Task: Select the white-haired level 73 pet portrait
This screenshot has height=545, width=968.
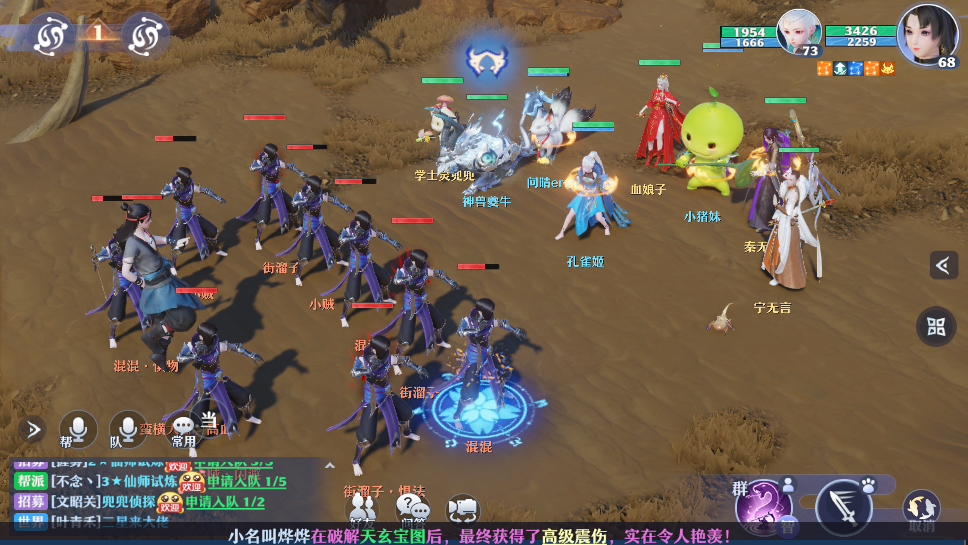Action: tap(797, 31)
